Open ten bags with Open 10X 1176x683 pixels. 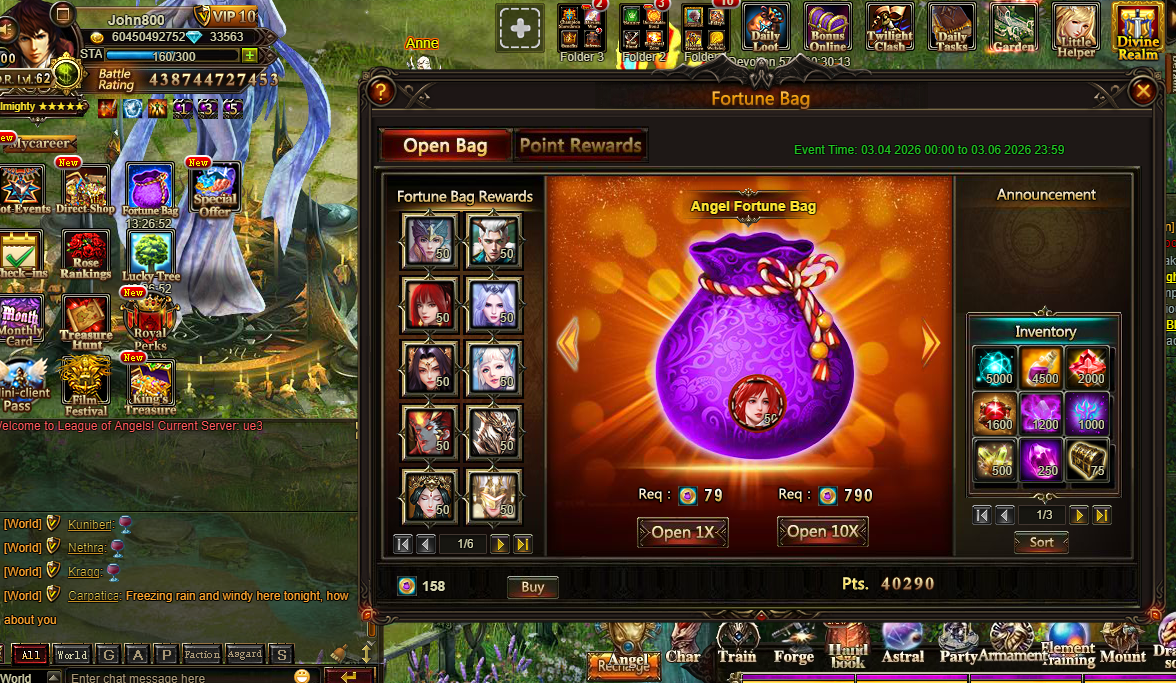point(822,531)
